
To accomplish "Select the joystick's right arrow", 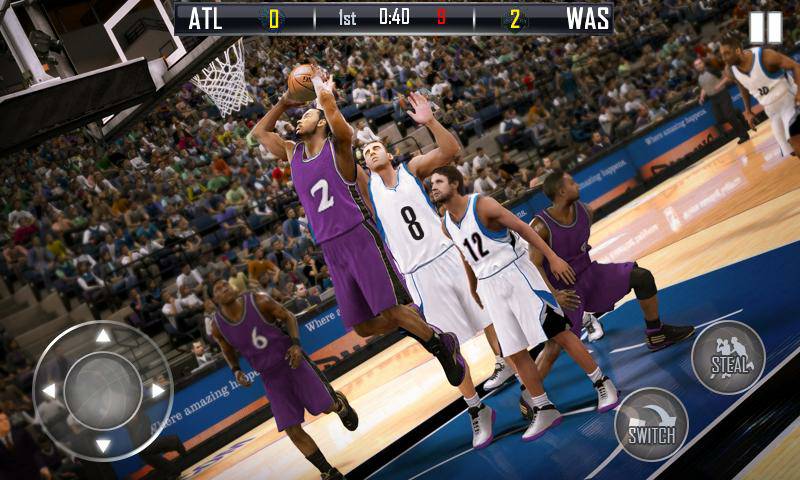I will (x=158, y=391).
